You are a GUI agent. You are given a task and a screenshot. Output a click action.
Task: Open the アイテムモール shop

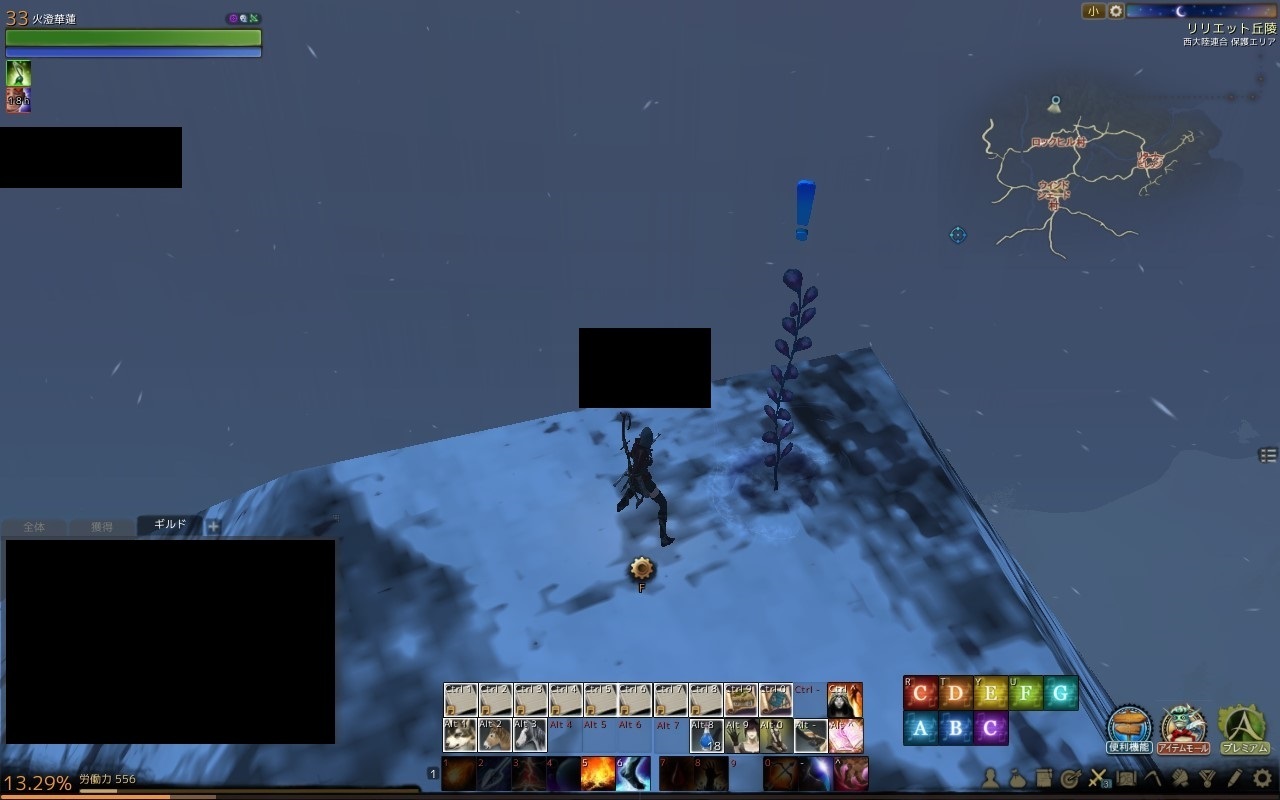[1184, 727]
